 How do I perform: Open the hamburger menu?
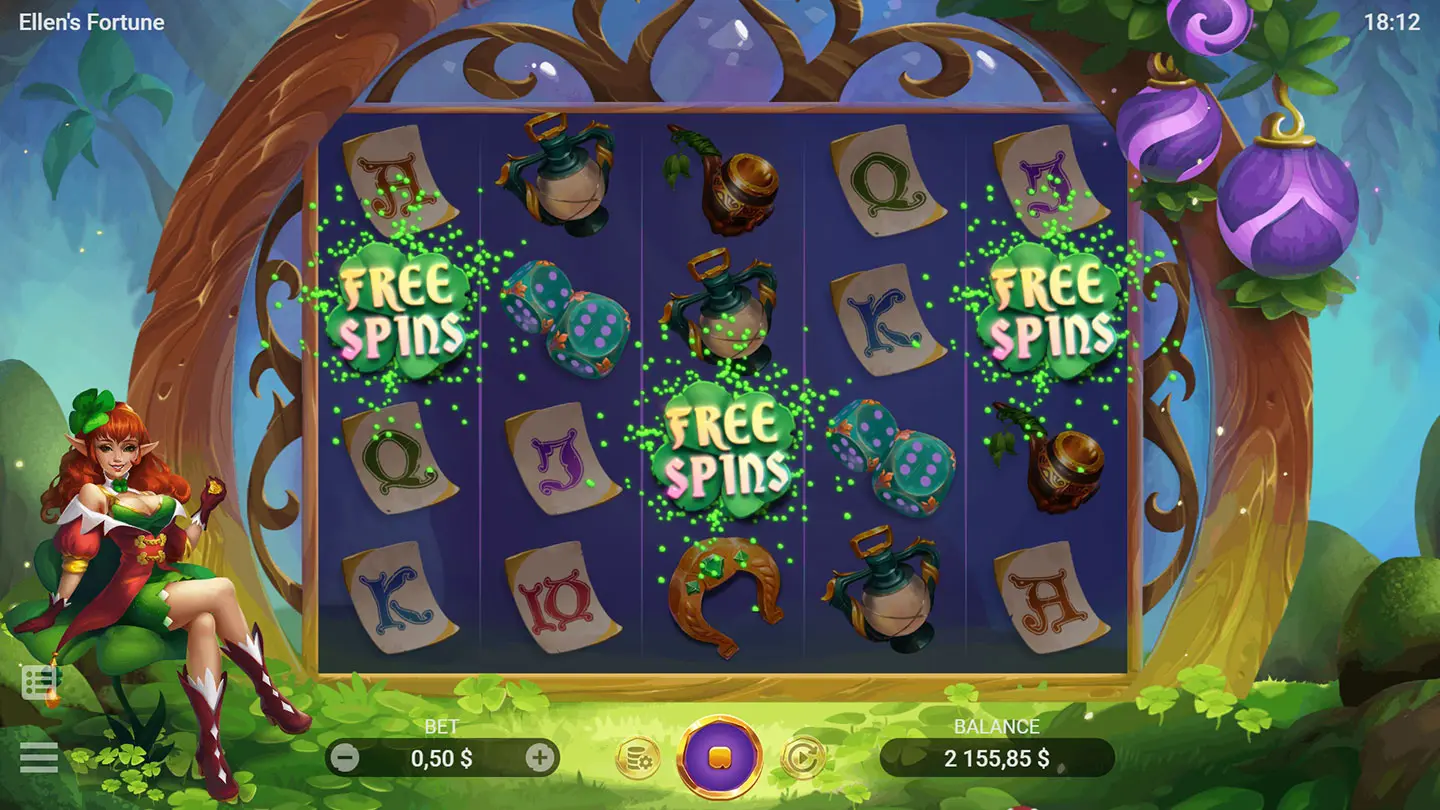[39, 757]
